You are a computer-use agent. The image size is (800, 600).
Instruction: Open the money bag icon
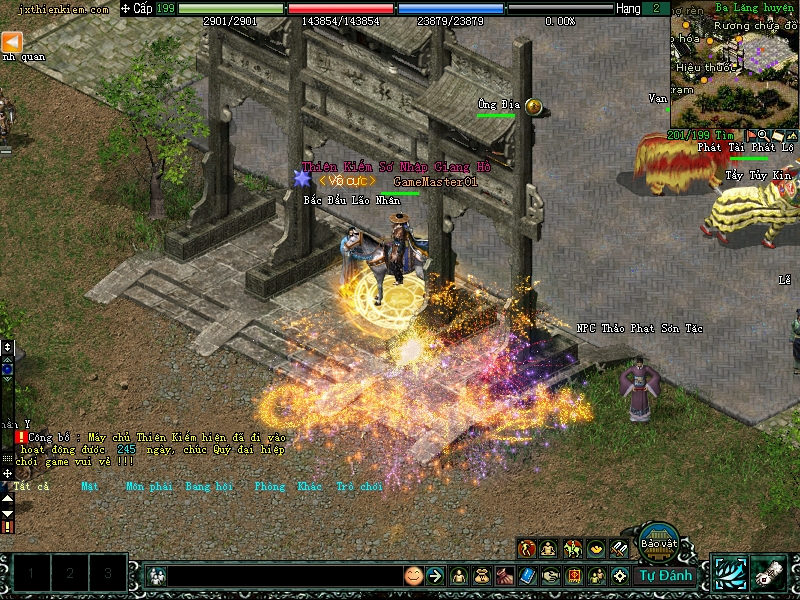pyautogui.click(x=481, y=576)
